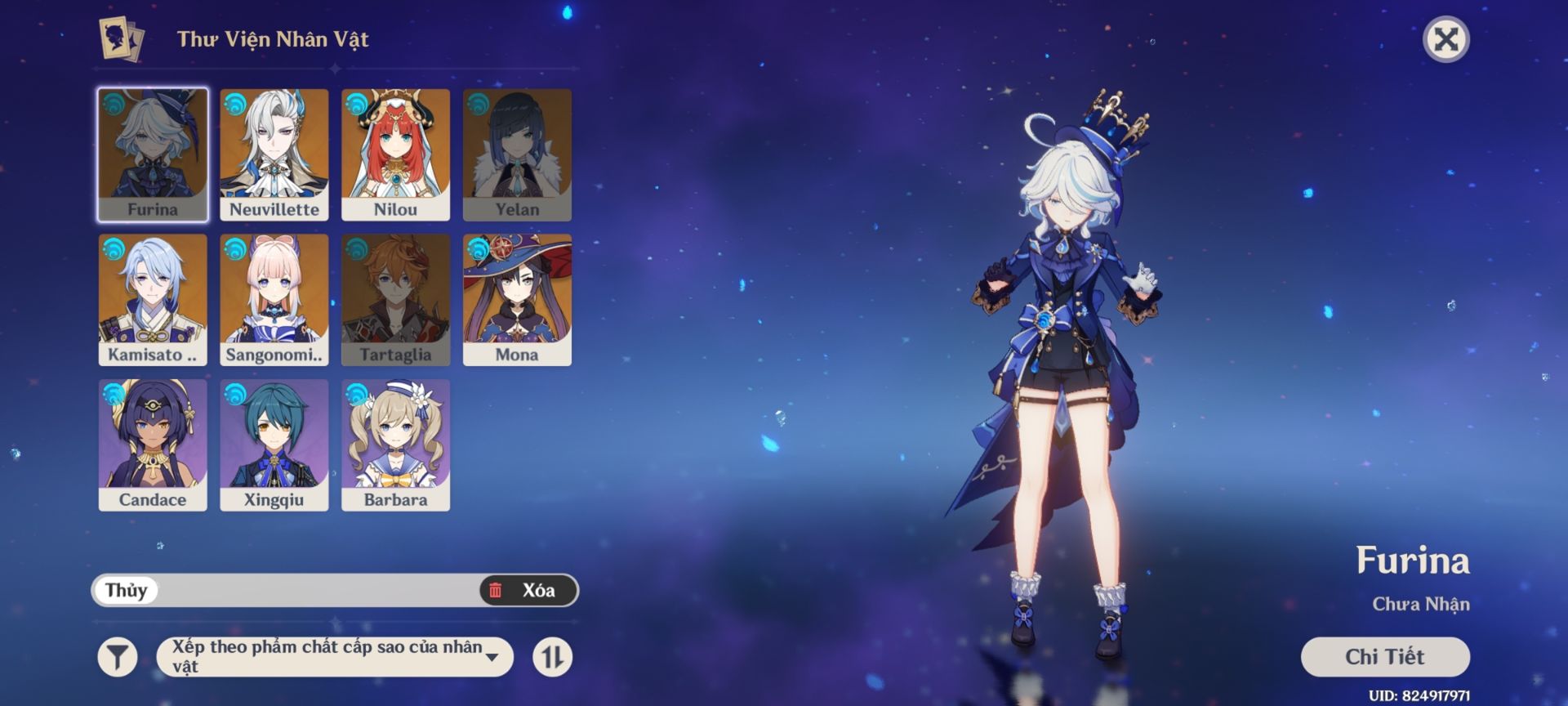Select the Kamisato Ayato card

pos(153,299)
